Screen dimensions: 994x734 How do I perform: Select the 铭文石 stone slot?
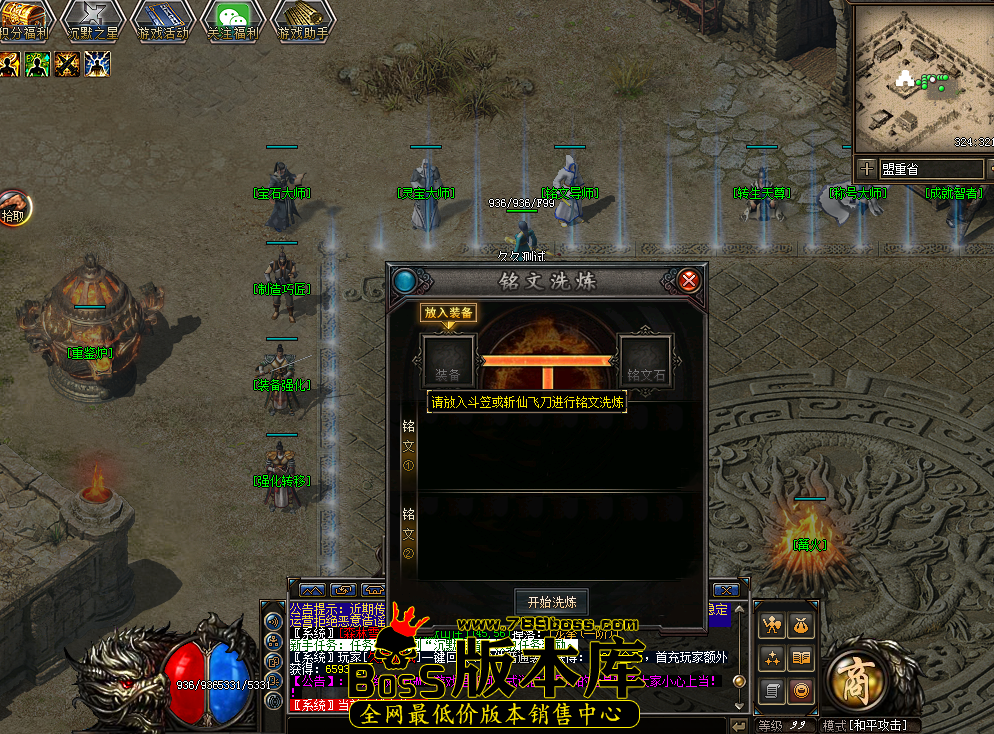click(645, 361)
